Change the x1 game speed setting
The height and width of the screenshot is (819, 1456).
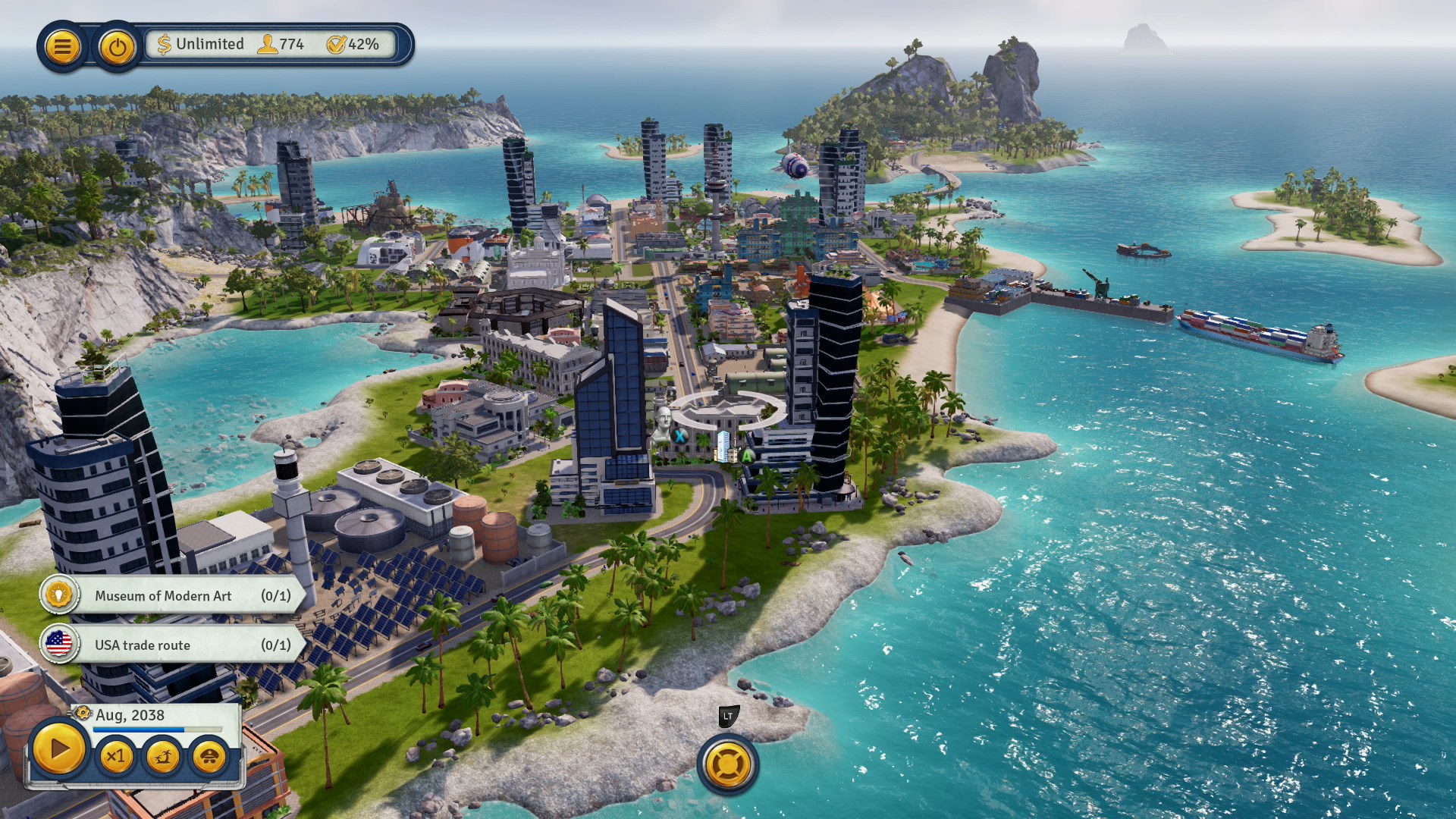pos(116,756)
